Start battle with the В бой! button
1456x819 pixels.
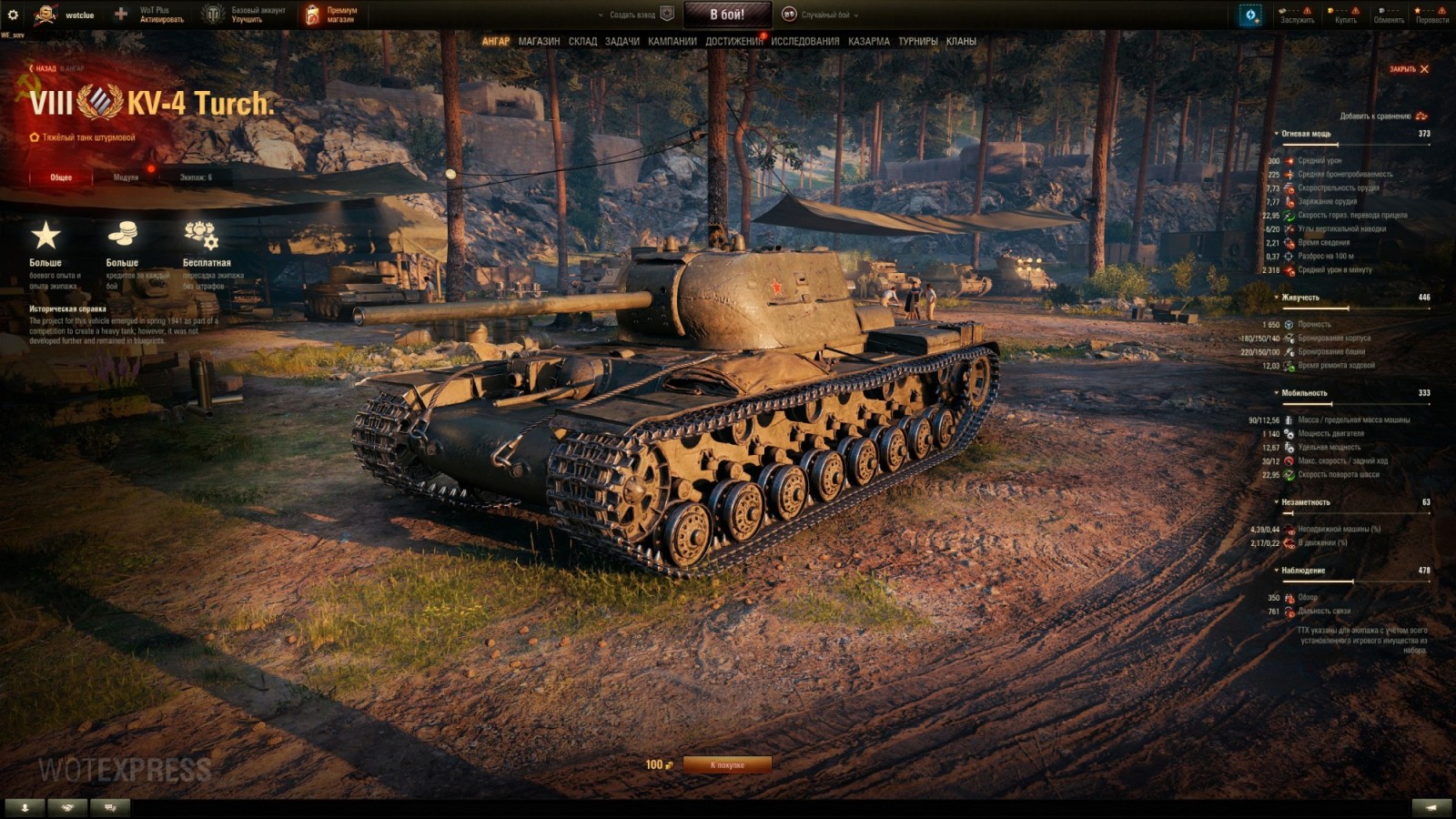[727, 15]
